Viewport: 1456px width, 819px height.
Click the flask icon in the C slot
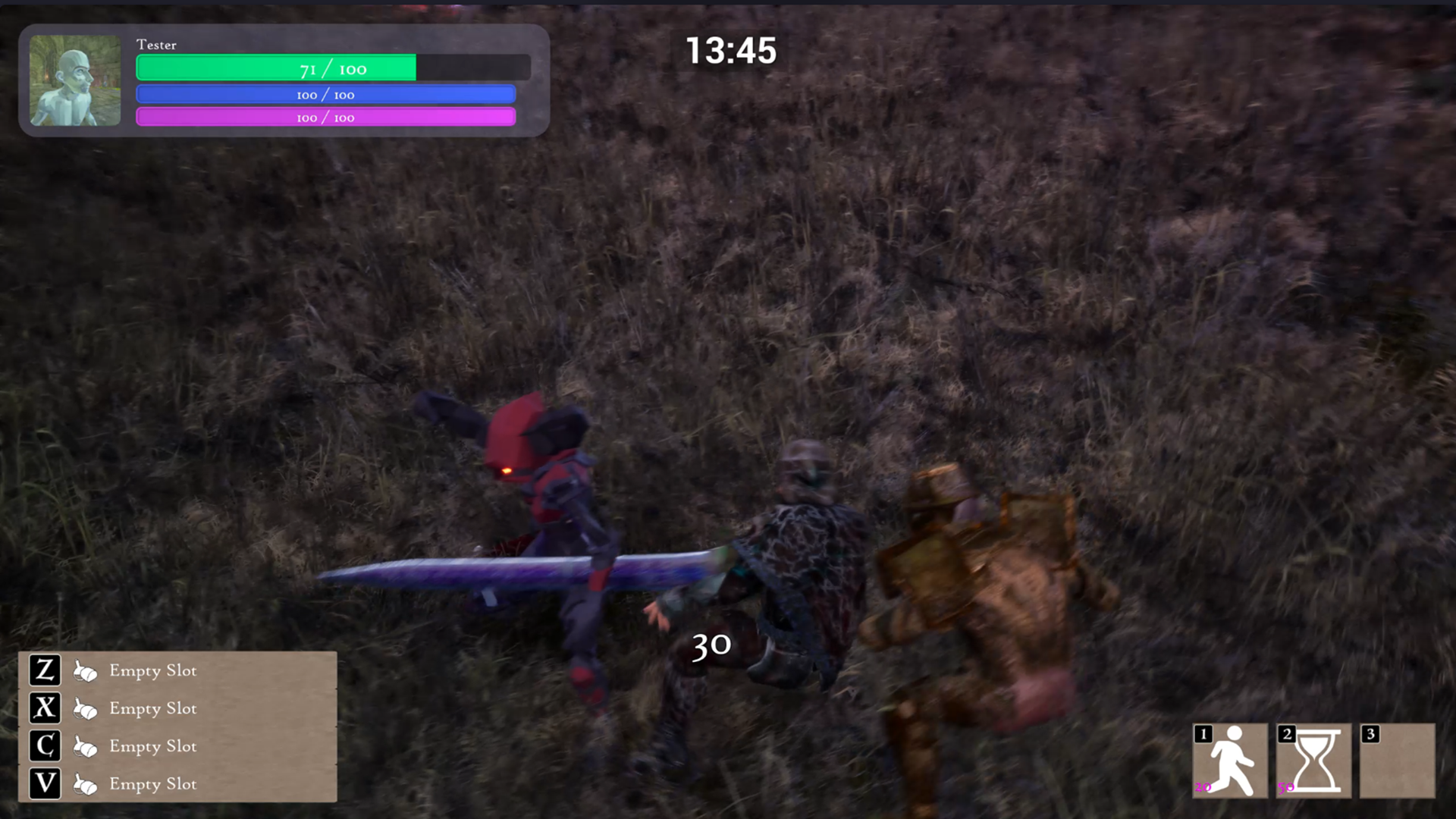click(x=85, y=747)
